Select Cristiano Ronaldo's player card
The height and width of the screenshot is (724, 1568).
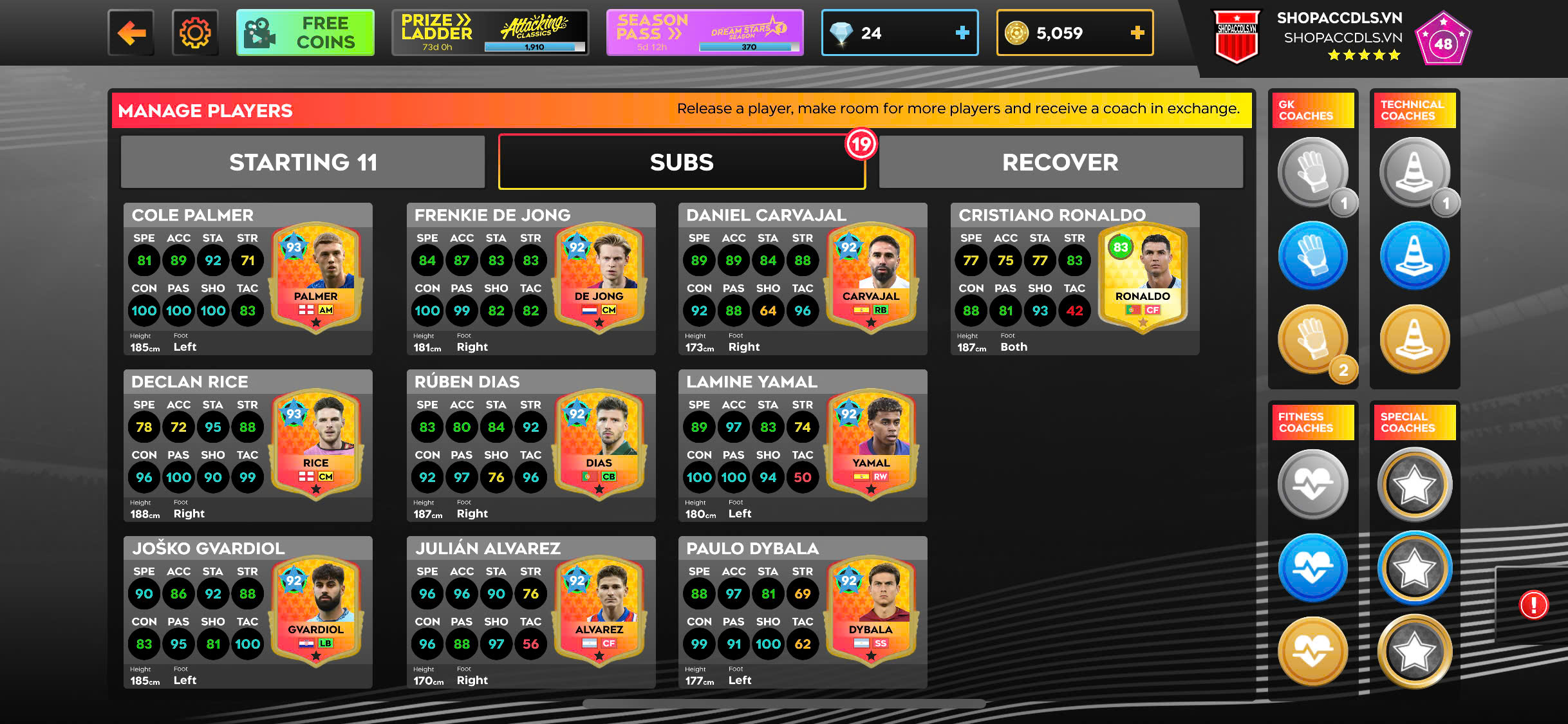[x=1075, y=279]
